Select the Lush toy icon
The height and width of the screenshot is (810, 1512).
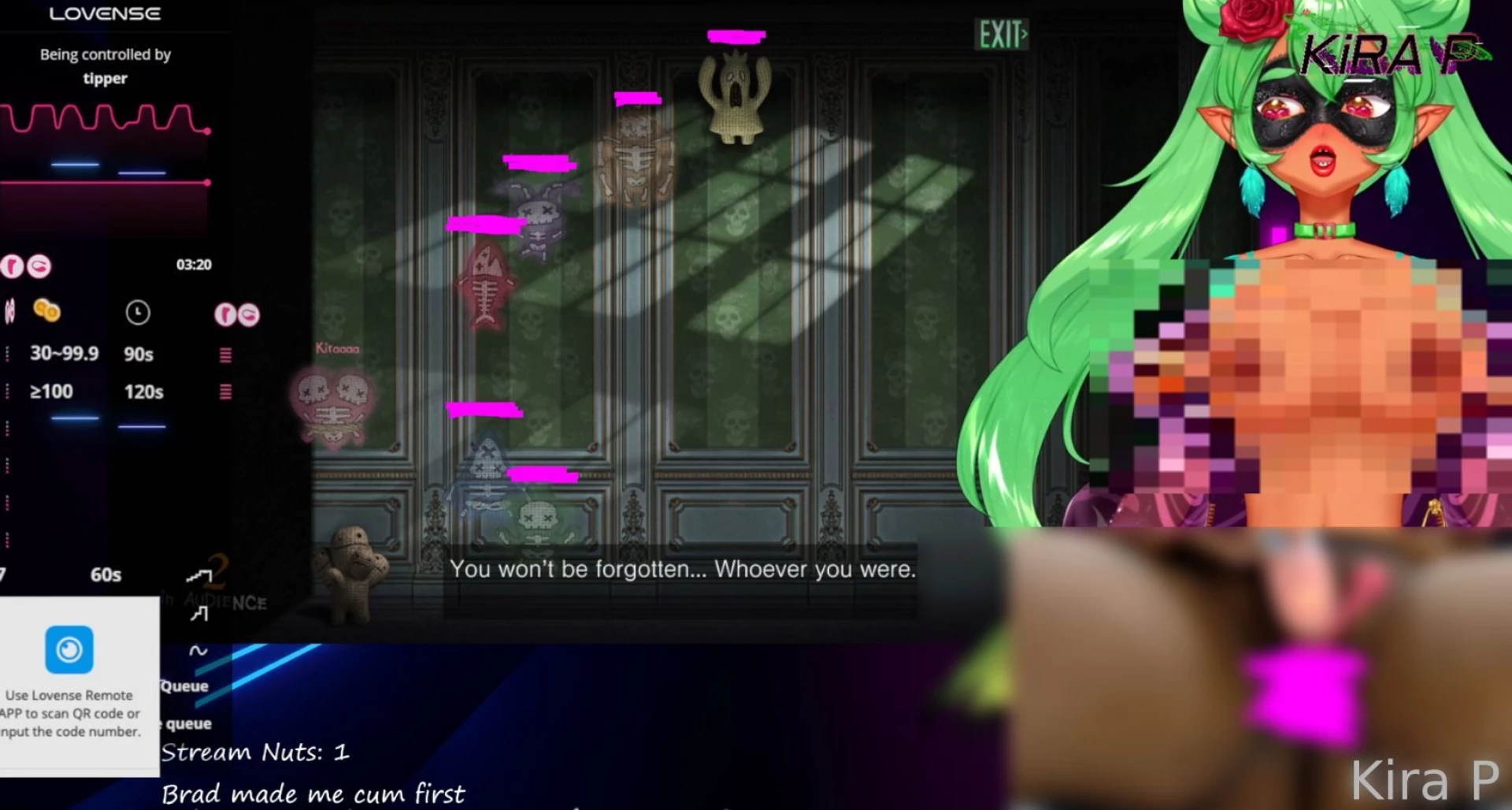coord(226,315)
